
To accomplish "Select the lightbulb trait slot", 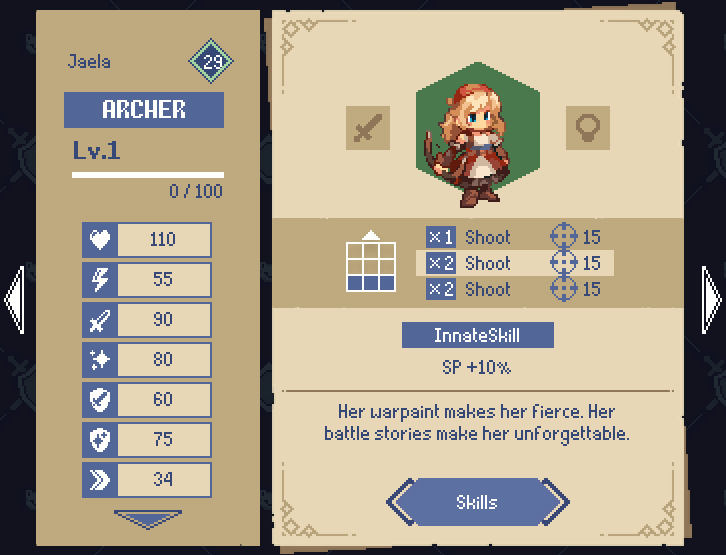I will pos(587,128).
